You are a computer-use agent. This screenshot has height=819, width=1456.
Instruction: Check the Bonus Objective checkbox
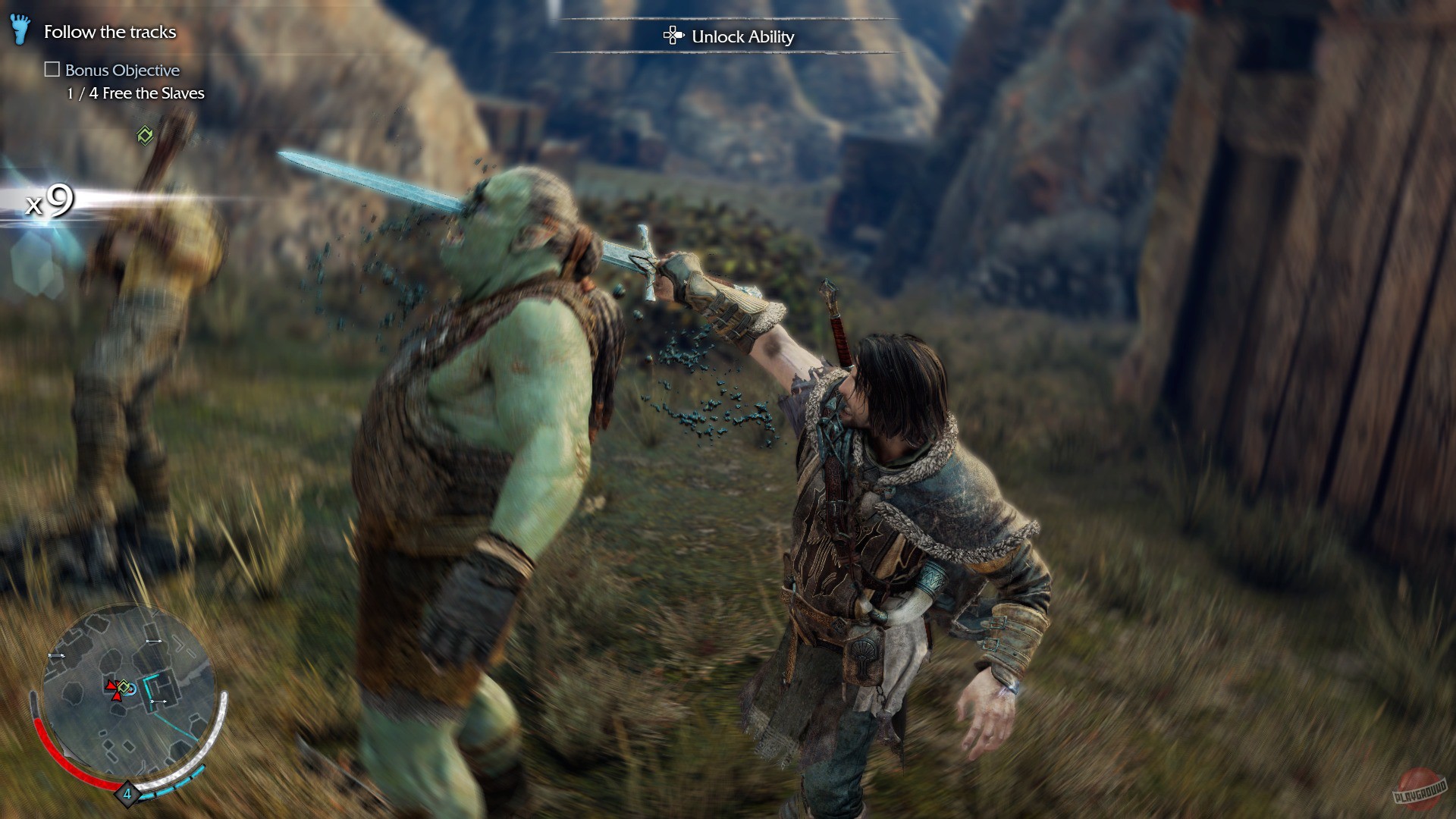click(53, 69)
